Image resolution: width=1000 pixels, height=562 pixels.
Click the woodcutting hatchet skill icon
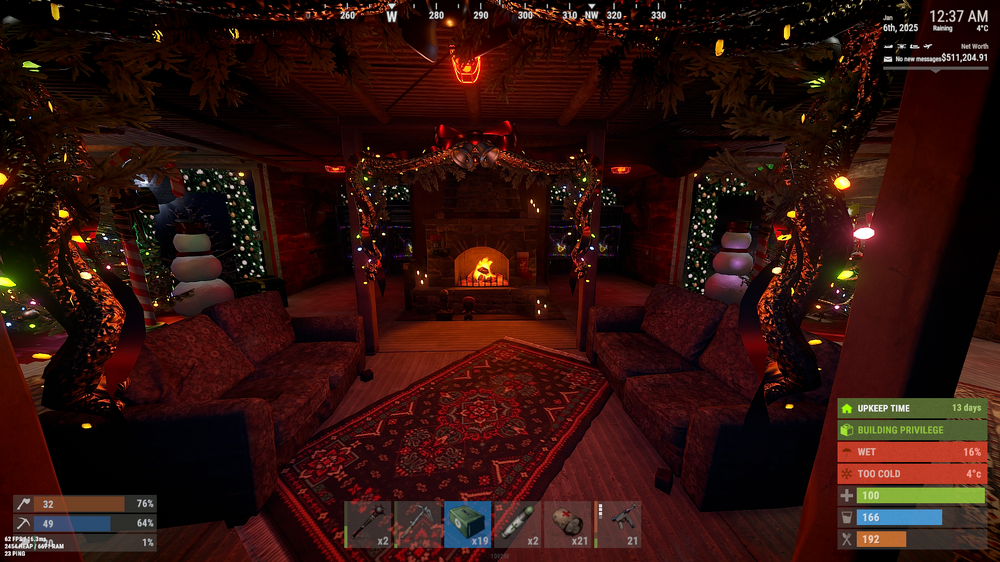pyautogui.click(x=22, y=504)
